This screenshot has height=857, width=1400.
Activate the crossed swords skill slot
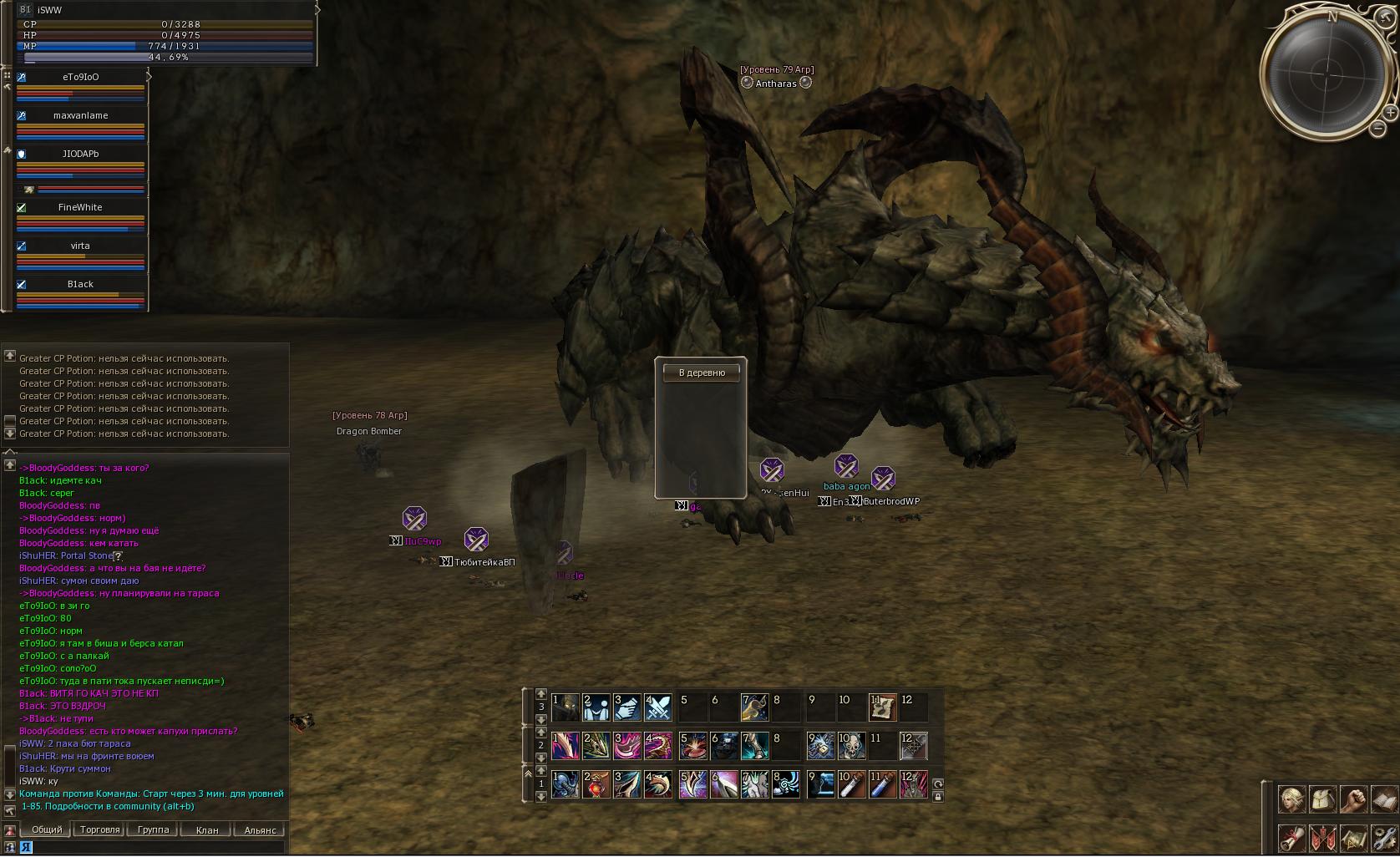(658, 707)
